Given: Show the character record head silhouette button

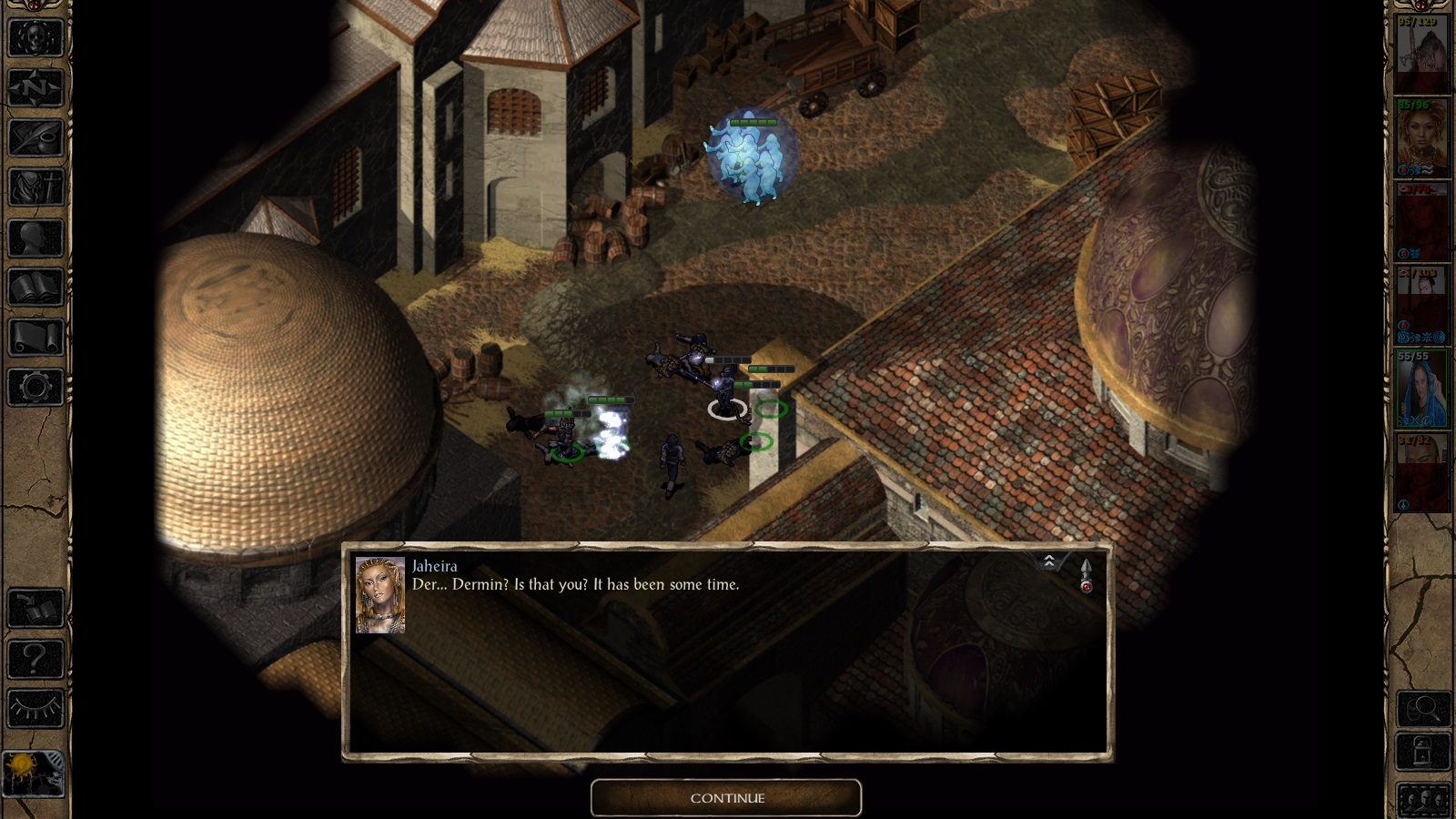Looking at the screenshot, I should click(35, 238).
